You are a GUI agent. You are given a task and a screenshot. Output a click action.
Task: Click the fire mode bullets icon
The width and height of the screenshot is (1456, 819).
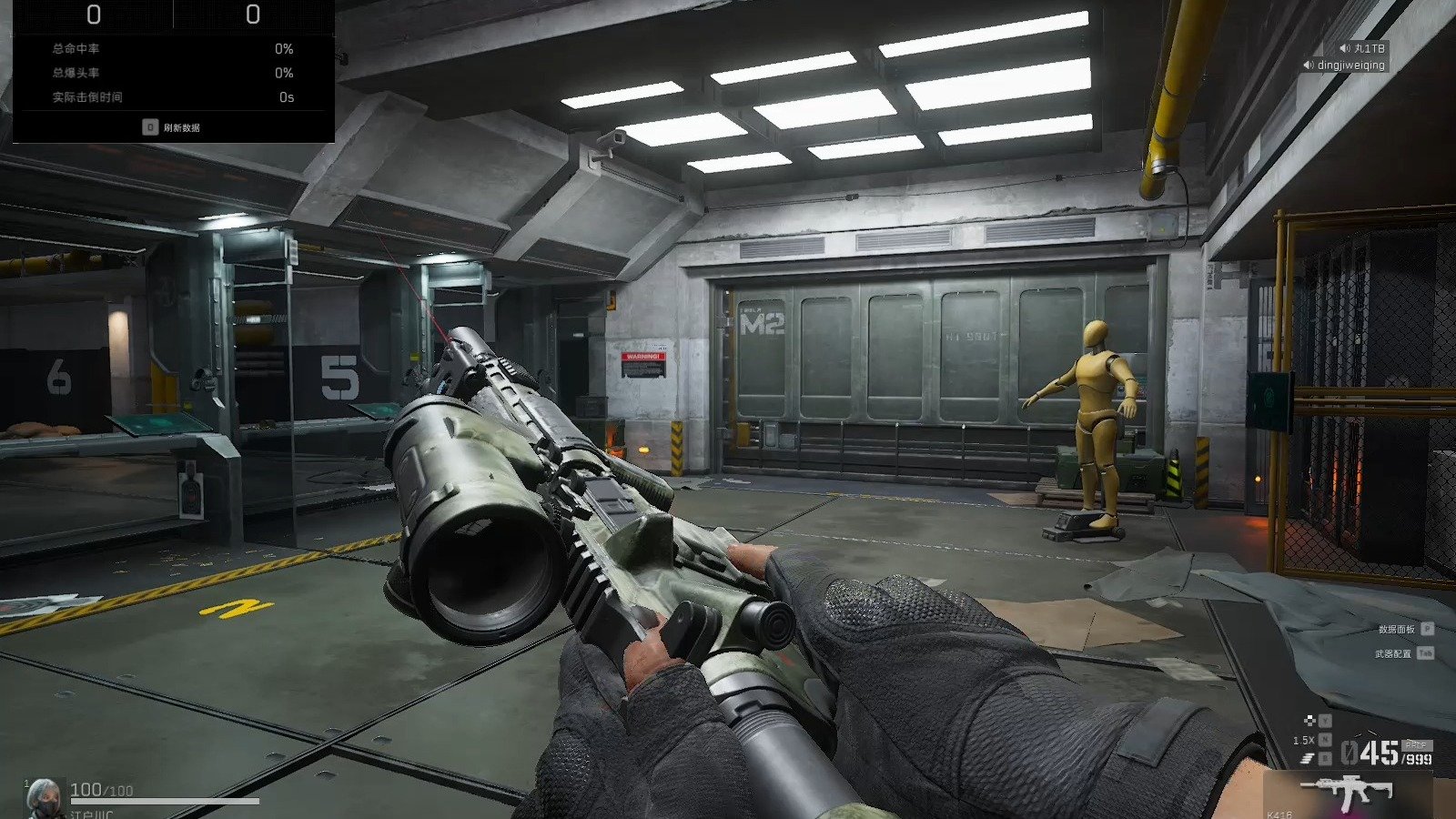pos(1309,759)
